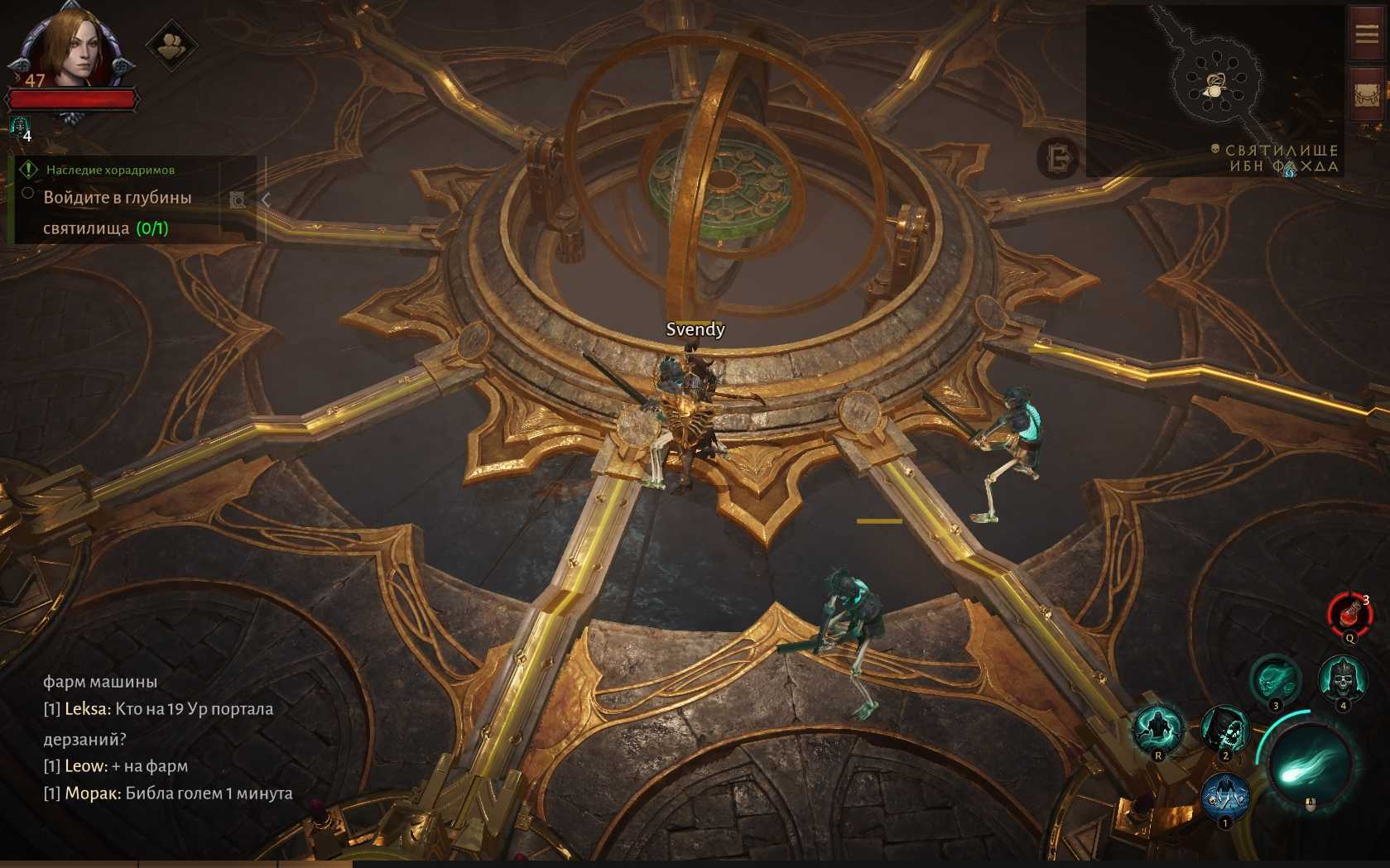
Task: Use the teal wraith figure skill
Action: tap(1157, 729)
